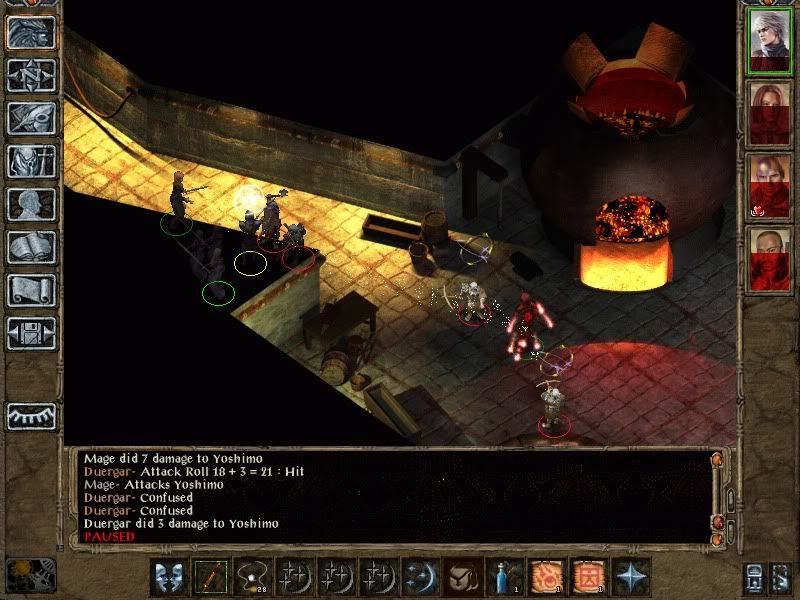This screenshot has width=800, height=600.
Task: Open the inventory screen
Action: [30, 161]
